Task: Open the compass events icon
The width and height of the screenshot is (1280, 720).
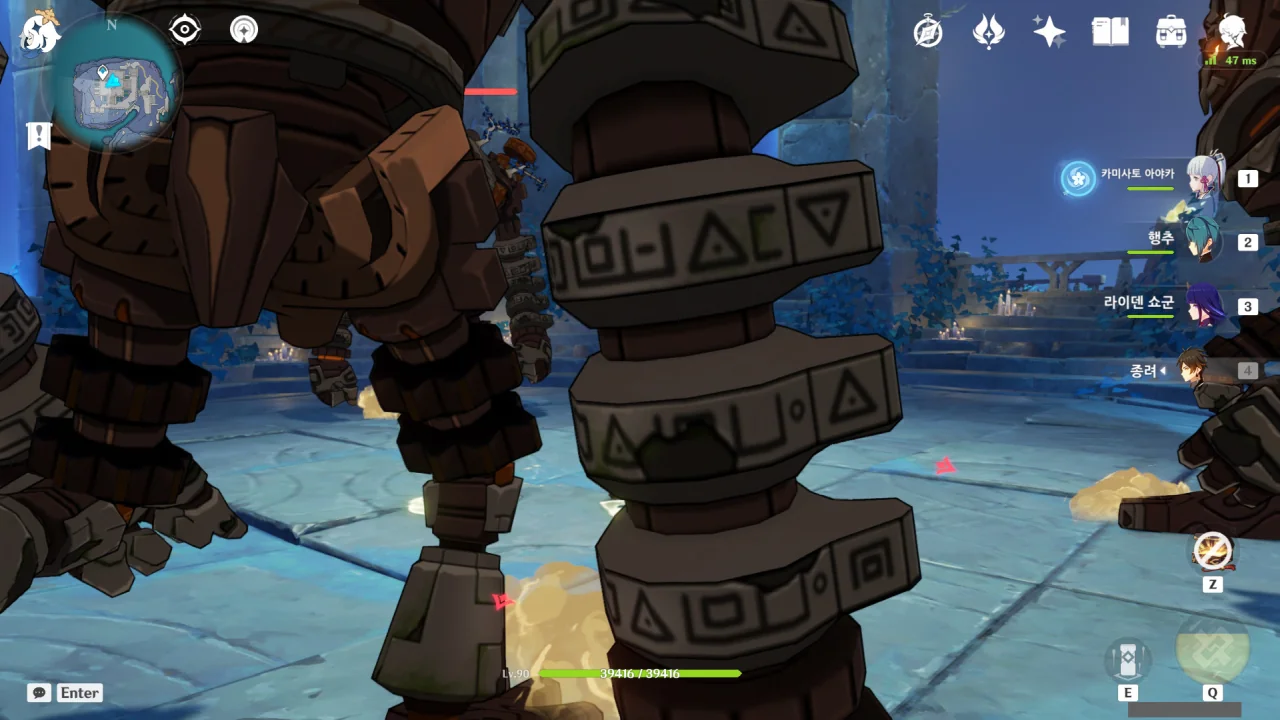Action: pos(928,32)
